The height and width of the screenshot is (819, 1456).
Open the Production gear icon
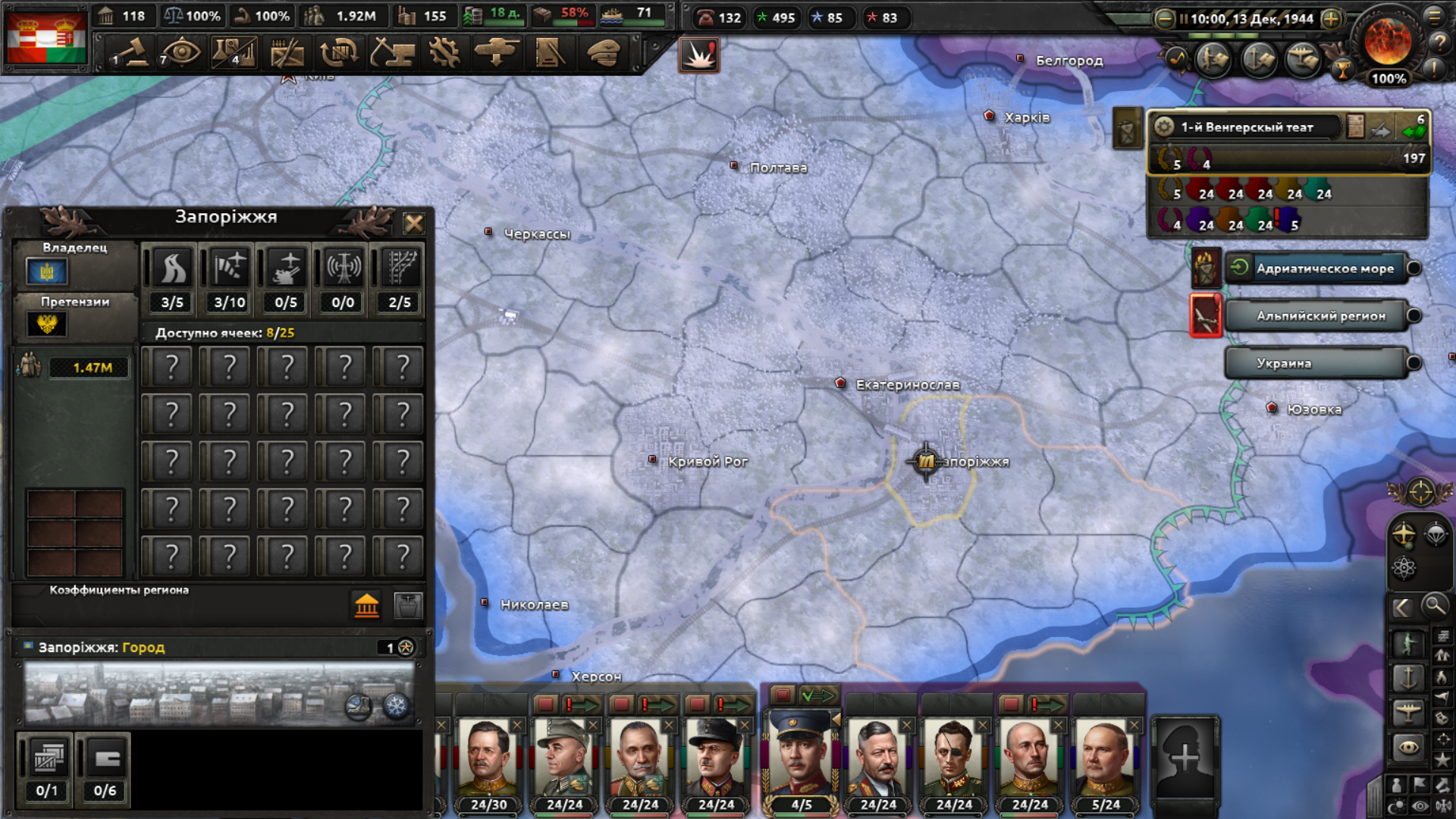tap(444, 53)
